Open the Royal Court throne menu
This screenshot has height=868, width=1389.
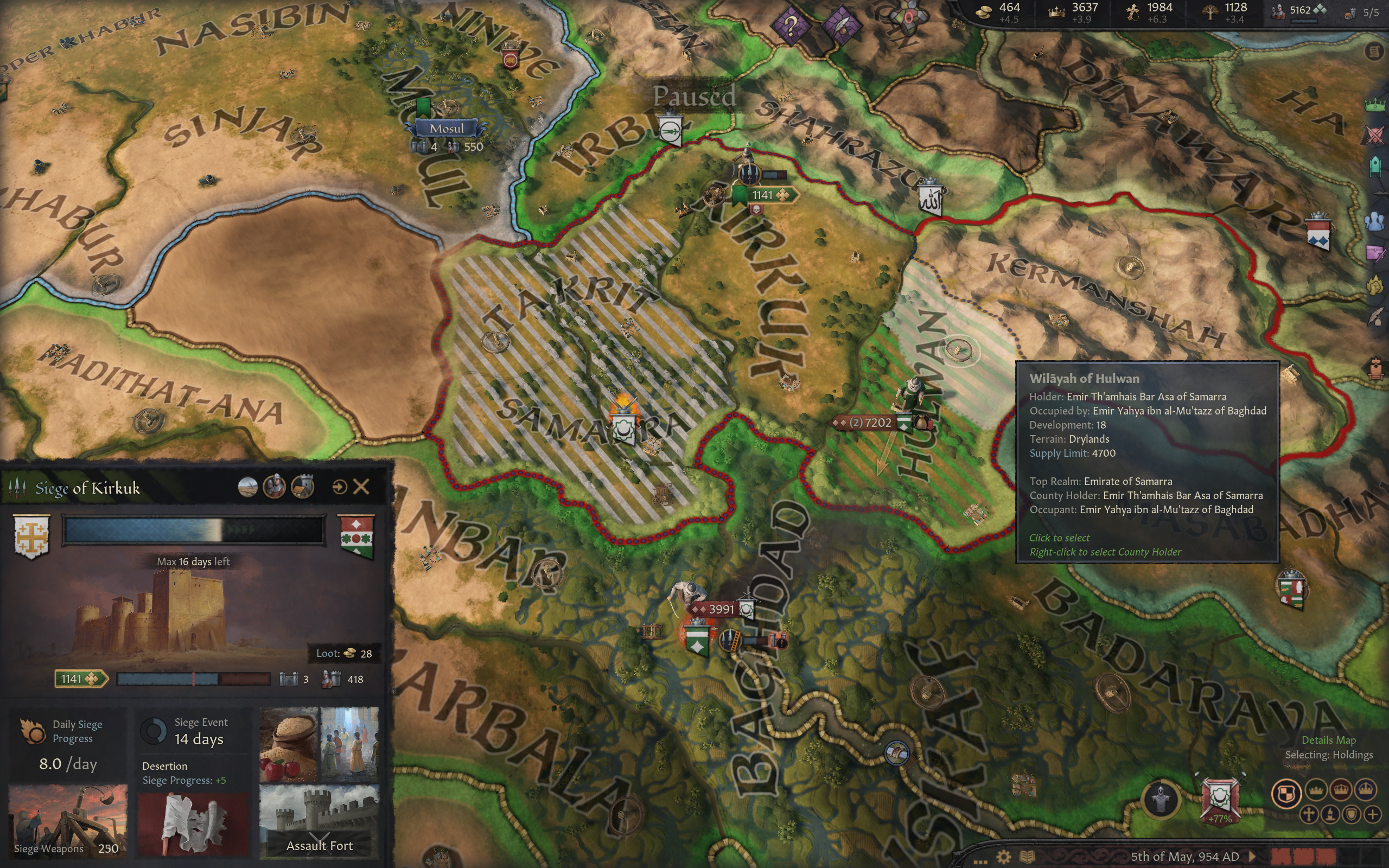click(1375, 367)
